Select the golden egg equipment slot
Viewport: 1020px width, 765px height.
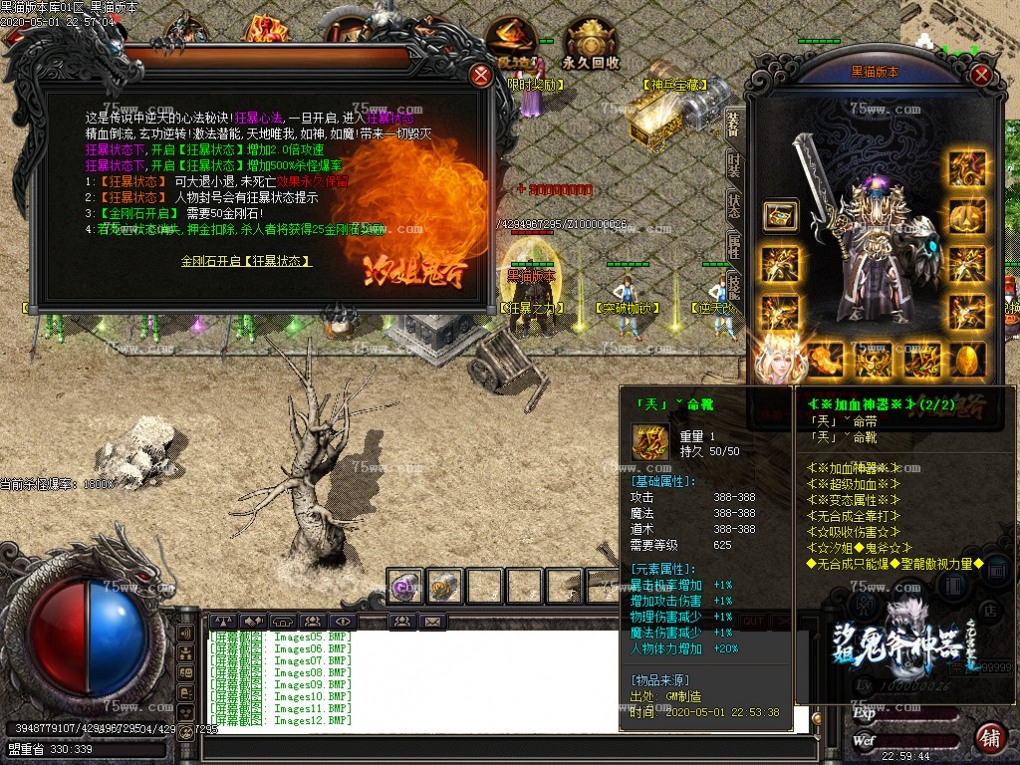click(966, 359)
